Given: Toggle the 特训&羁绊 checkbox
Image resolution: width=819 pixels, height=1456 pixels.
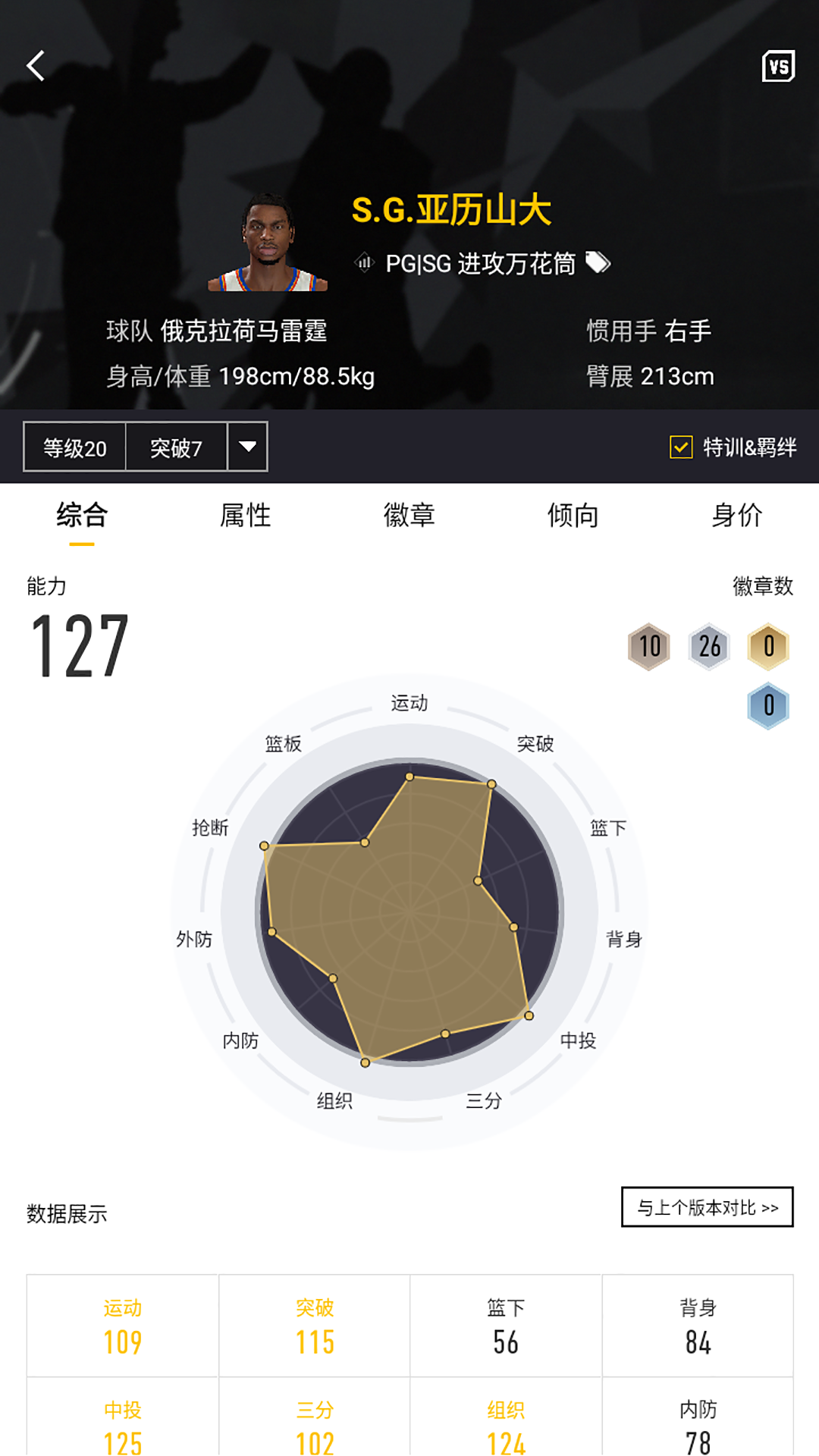Looking at the screenshot, I should (x=681, y=447).
